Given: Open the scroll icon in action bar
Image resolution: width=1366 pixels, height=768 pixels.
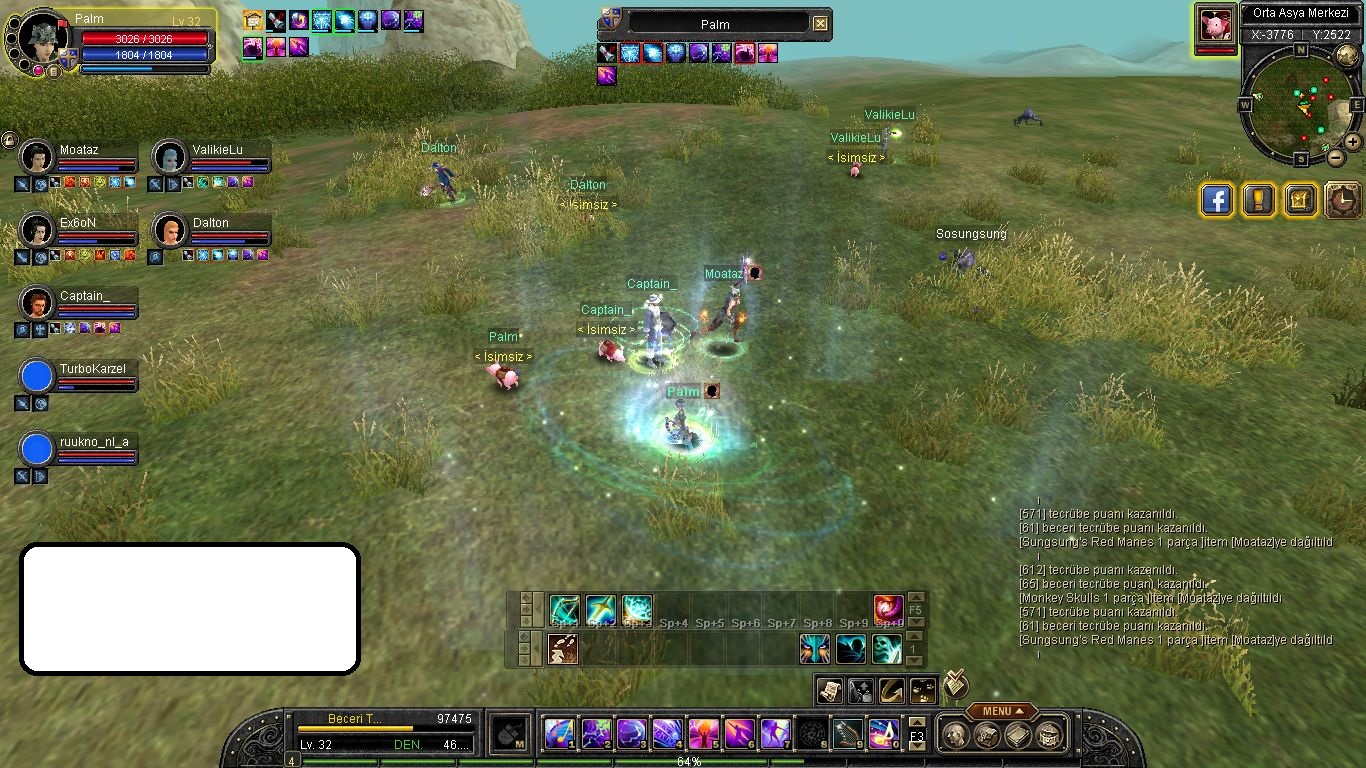Looking at the screenshot, I should (829, 689).
